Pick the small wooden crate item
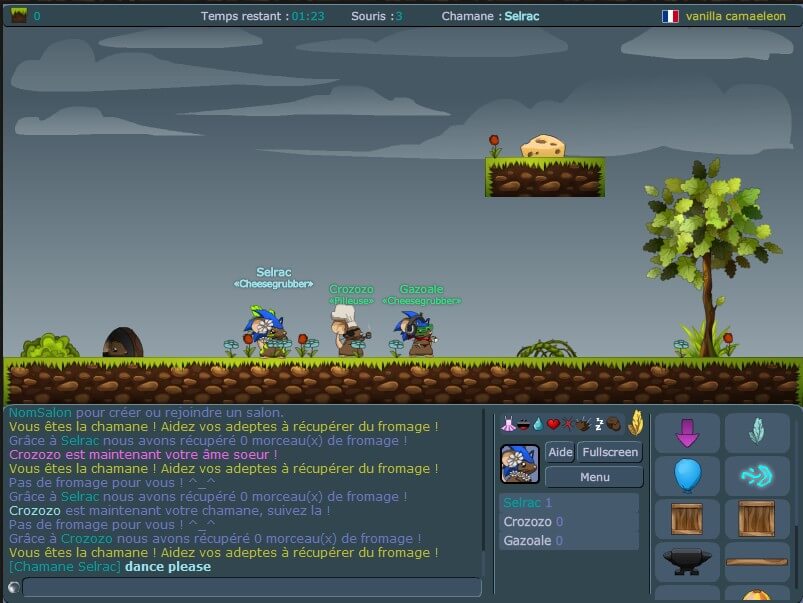This screenshot has height=603, width=803. 687,519
